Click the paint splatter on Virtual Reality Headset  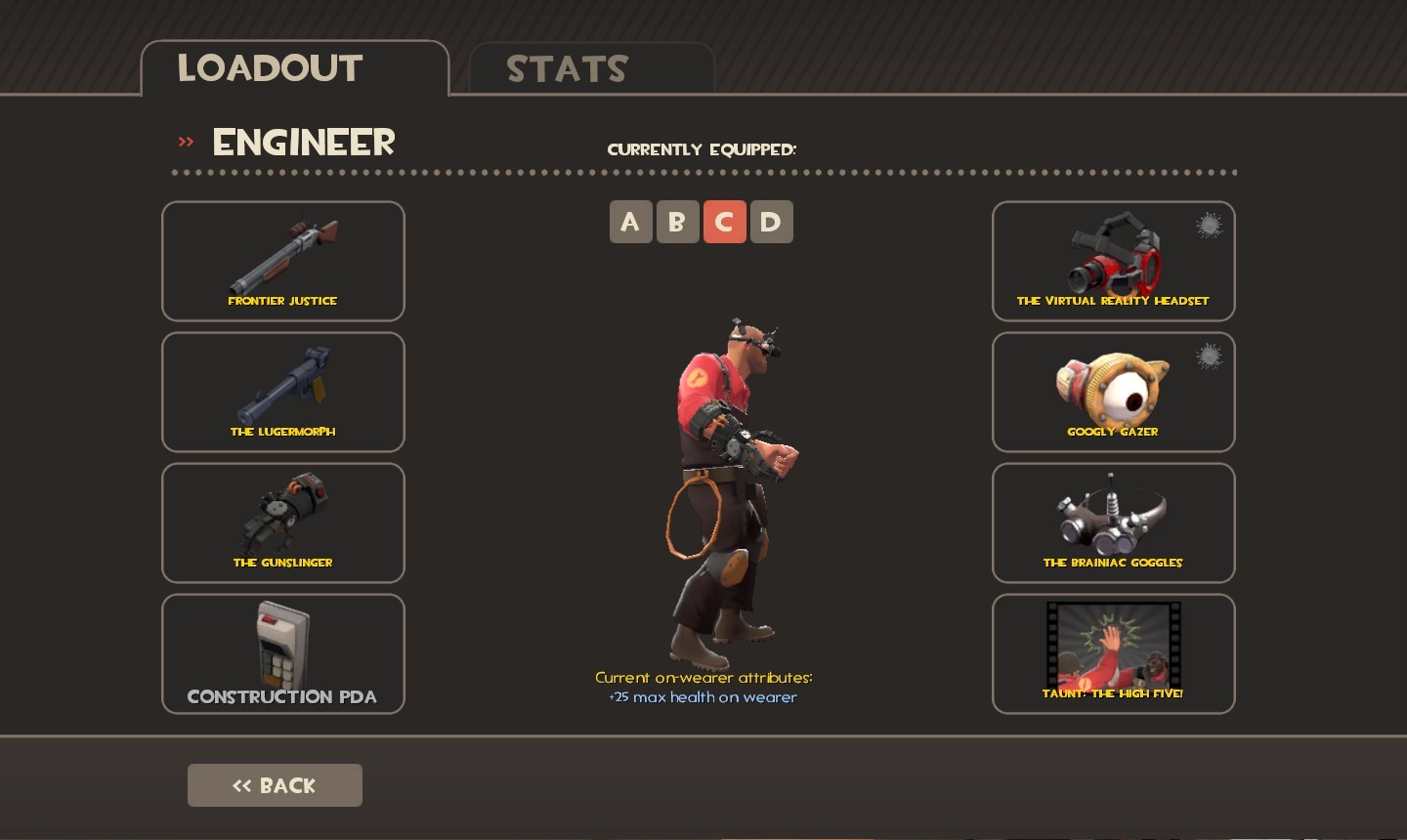pos(1209,226)
